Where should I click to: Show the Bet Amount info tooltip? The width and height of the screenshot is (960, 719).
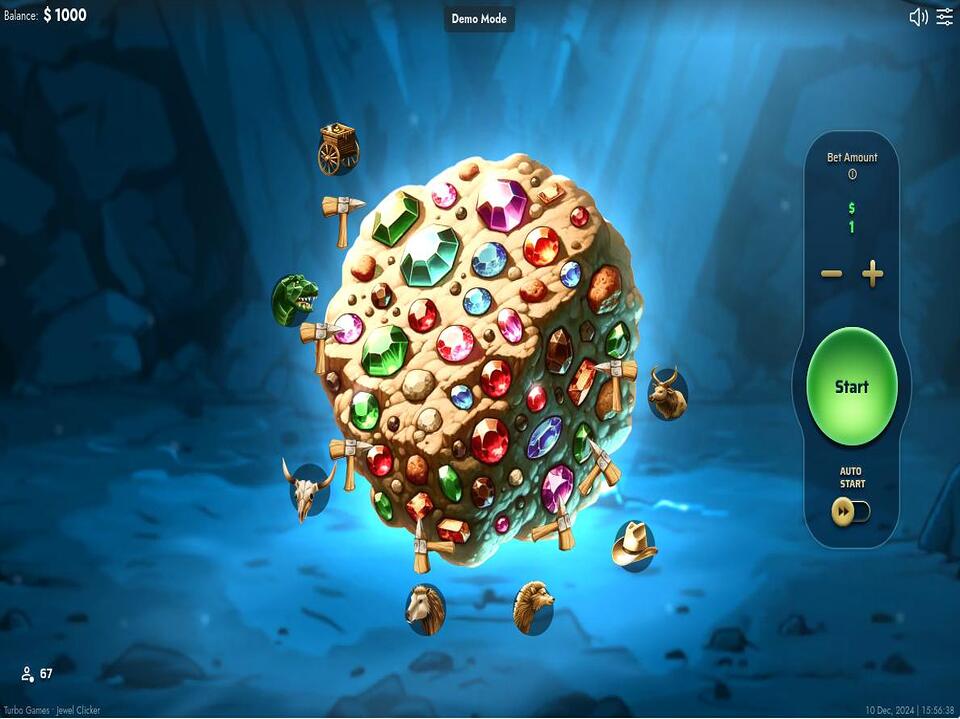[x=852, y=174]
